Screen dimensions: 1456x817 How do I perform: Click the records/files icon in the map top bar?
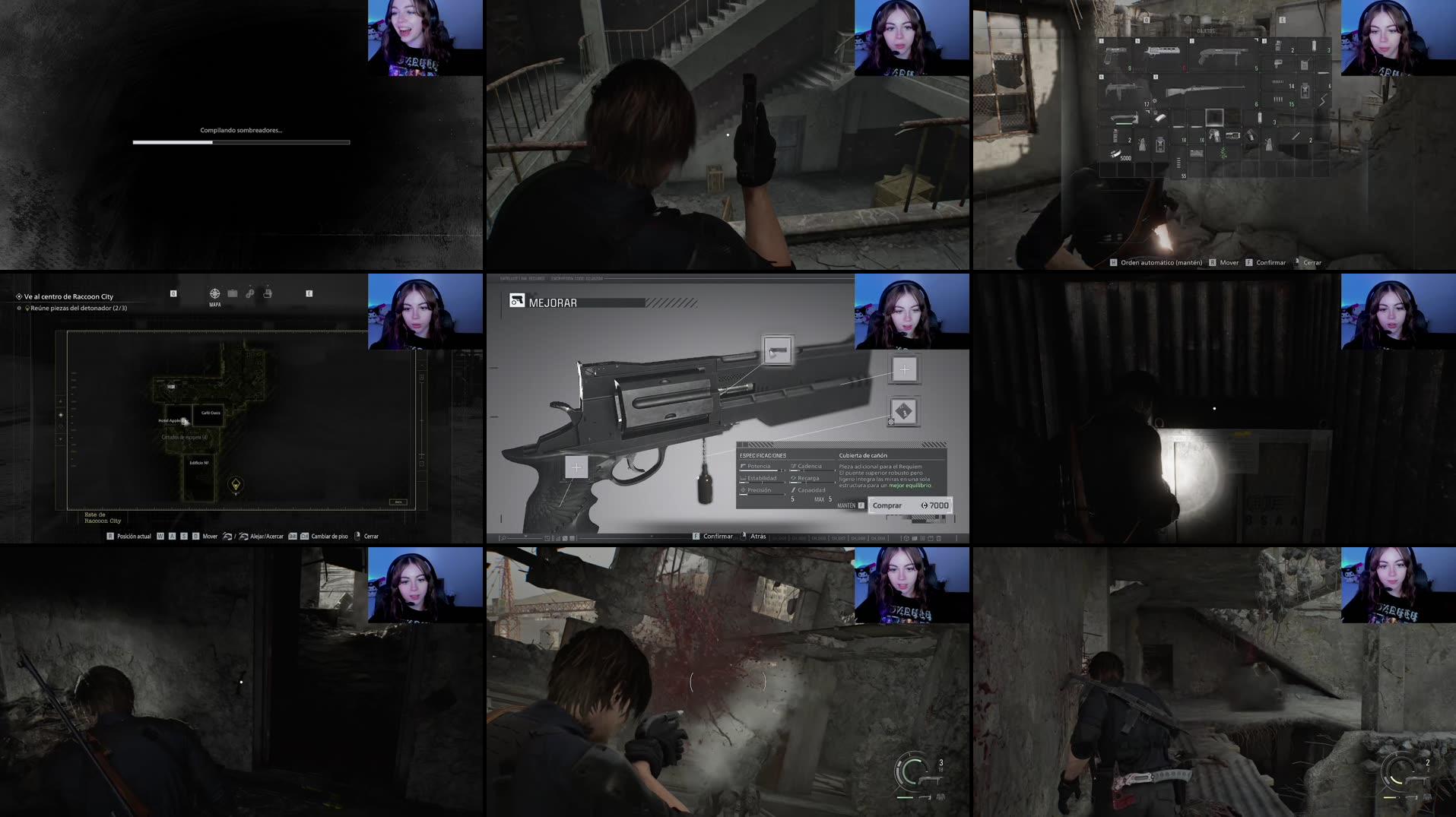click(x=267, y=293)
